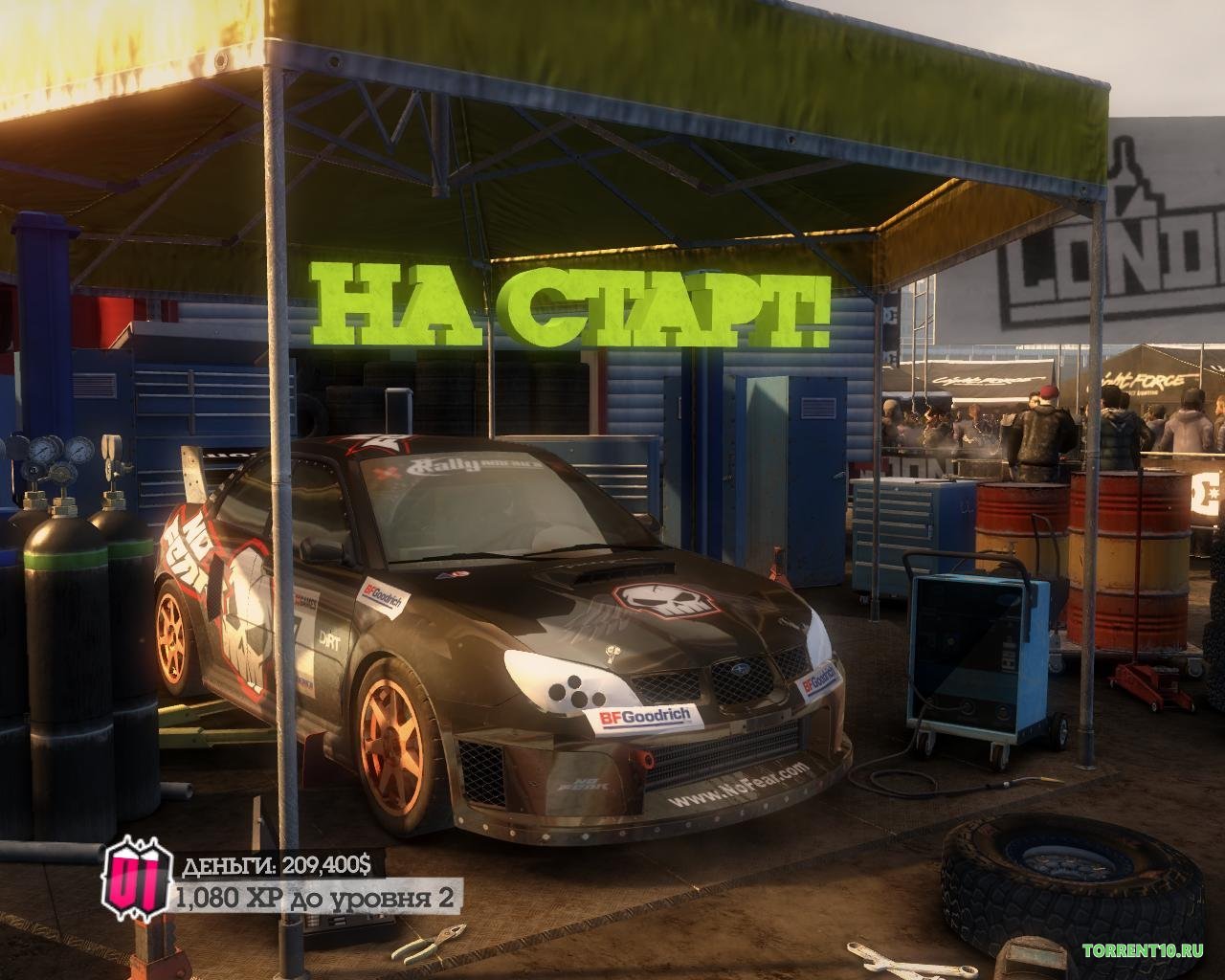Open the XP progress line for level 2
Screen dimensions: 1225x980
[316, 898]
